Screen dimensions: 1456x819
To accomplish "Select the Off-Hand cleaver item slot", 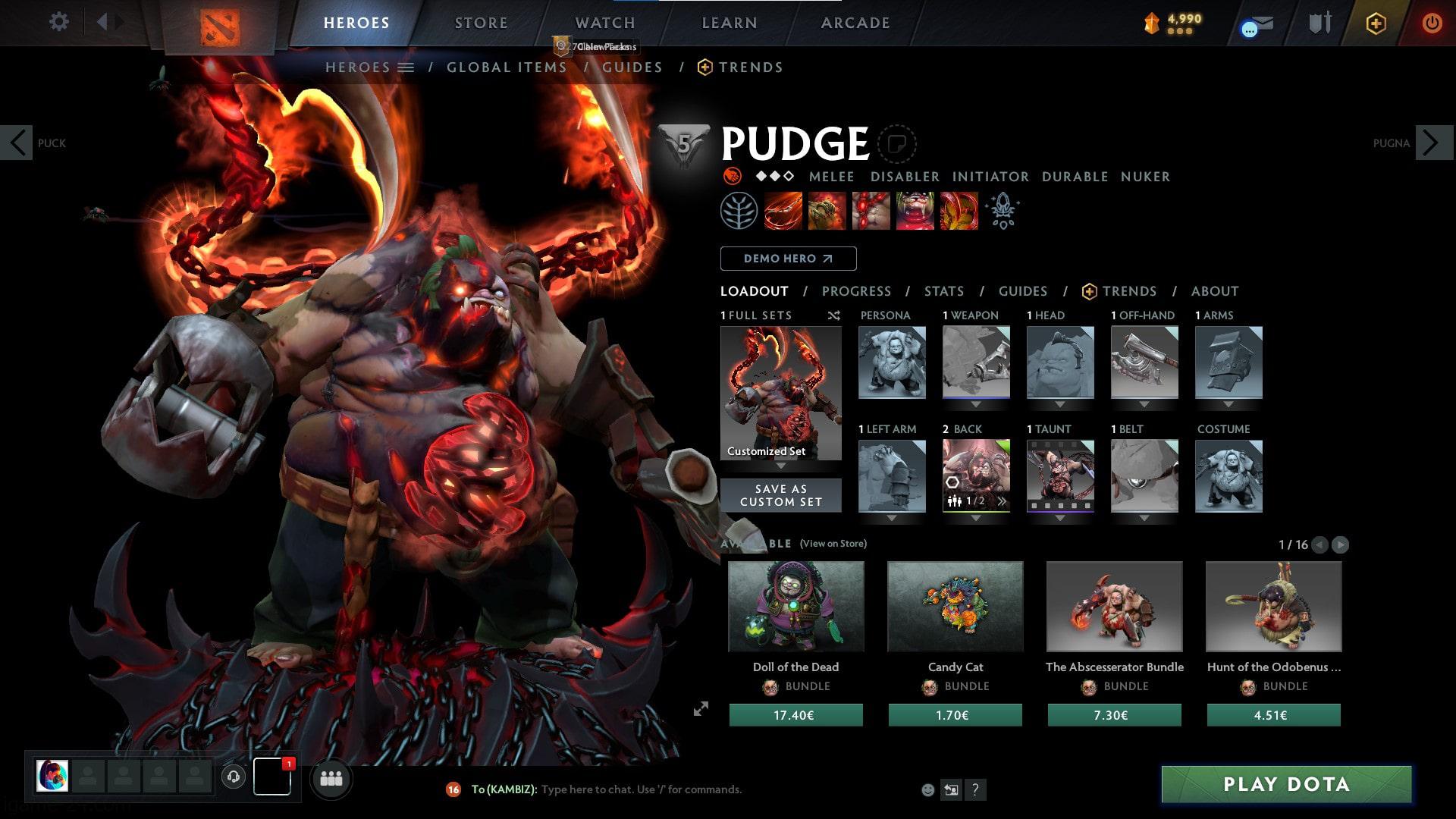I will click(1144, 362).
